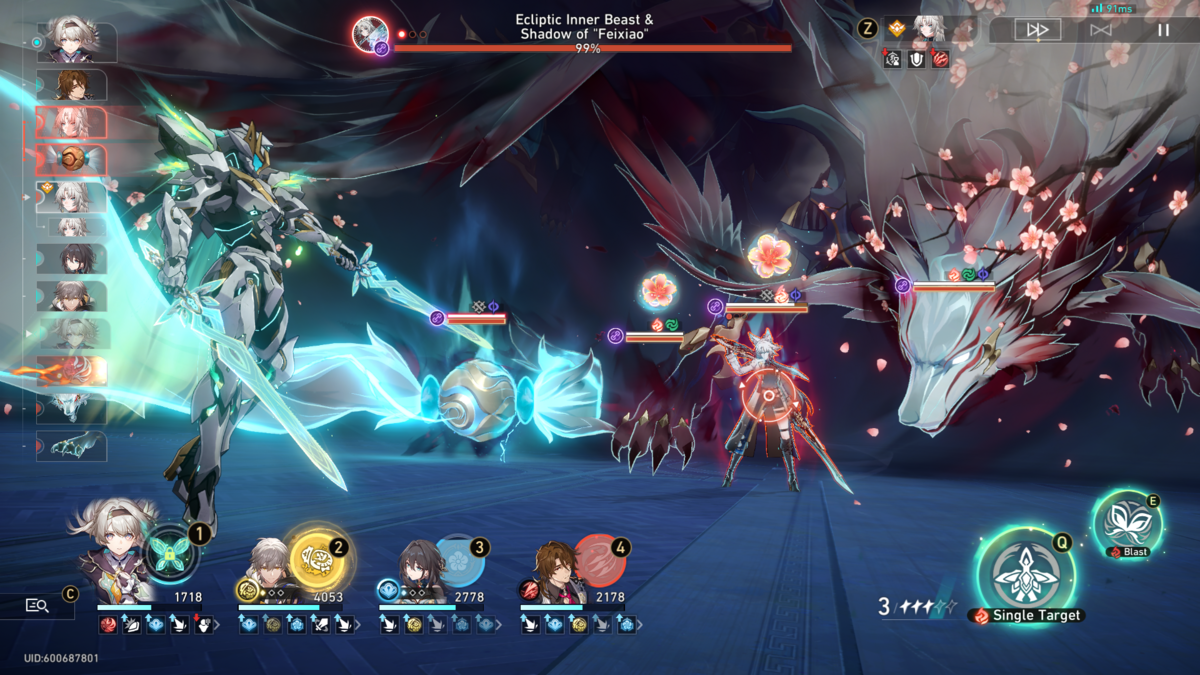The height and width of the screenshot is (675, 1200).
Task: Trigger the red ultimate numbered 4
Action: coord(599,560)
